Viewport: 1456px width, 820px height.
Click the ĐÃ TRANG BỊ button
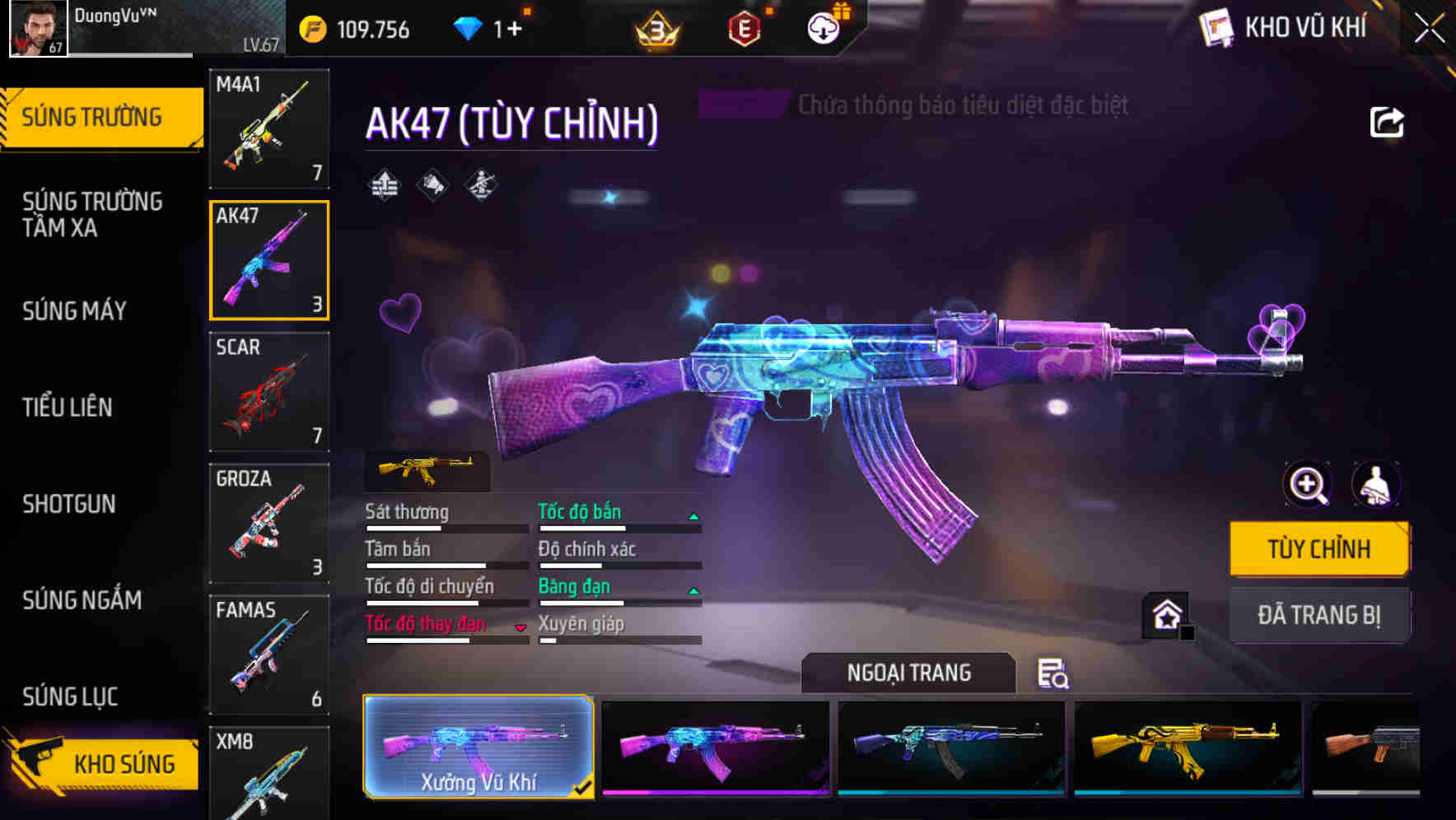pos(1319,615)
